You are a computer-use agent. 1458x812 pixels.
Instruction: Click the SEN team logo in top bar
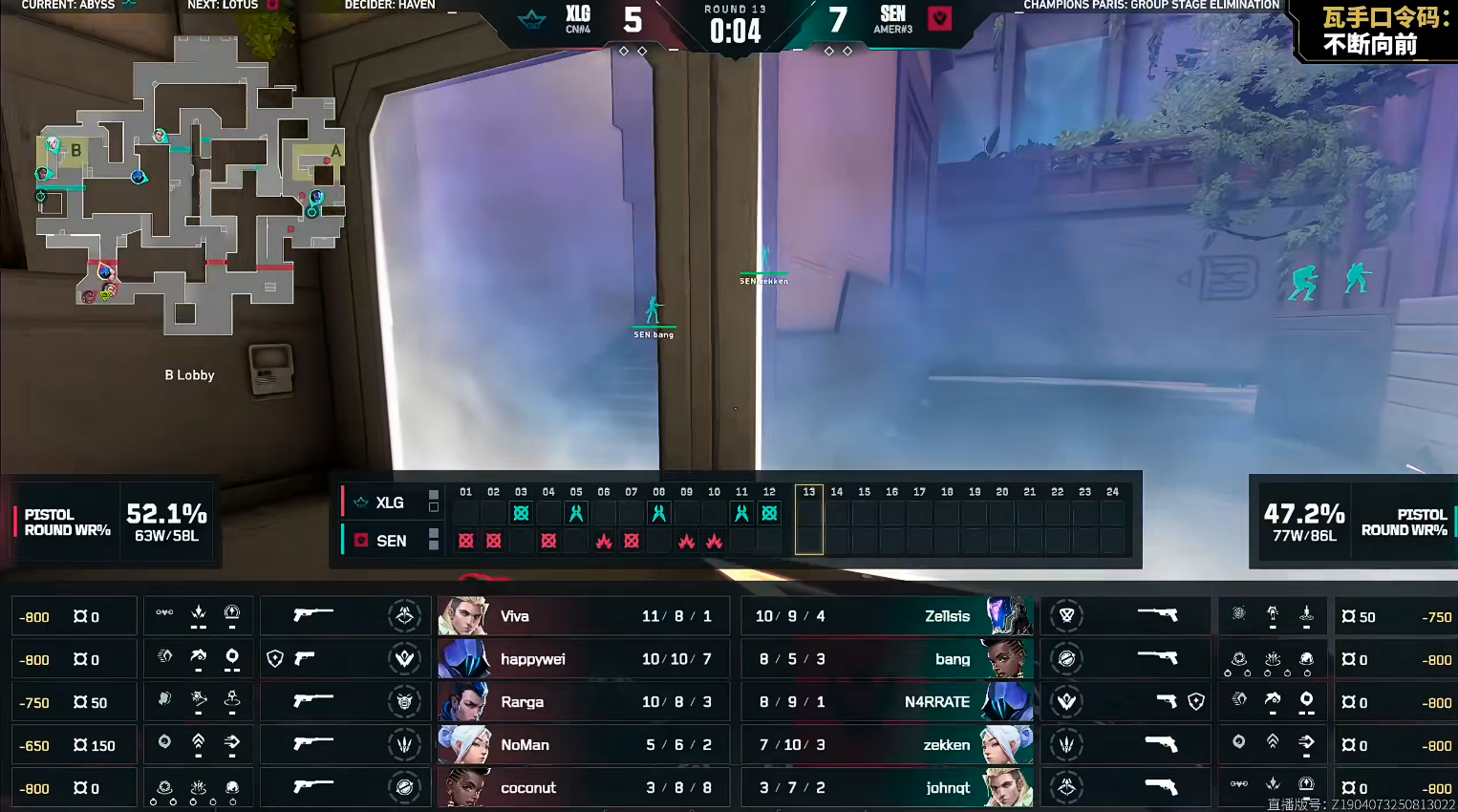click(x=940, y=18)
